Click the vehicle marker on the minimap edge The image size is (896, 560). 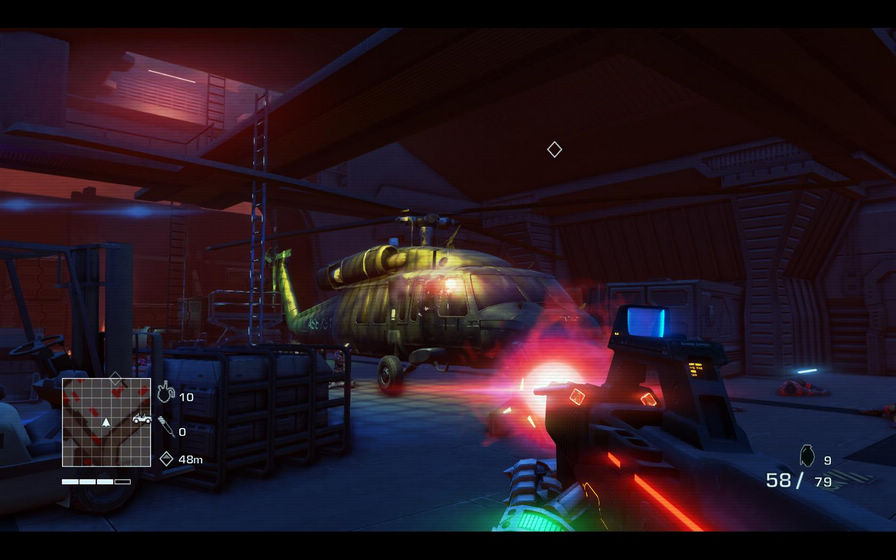click(x=142, y=420)
